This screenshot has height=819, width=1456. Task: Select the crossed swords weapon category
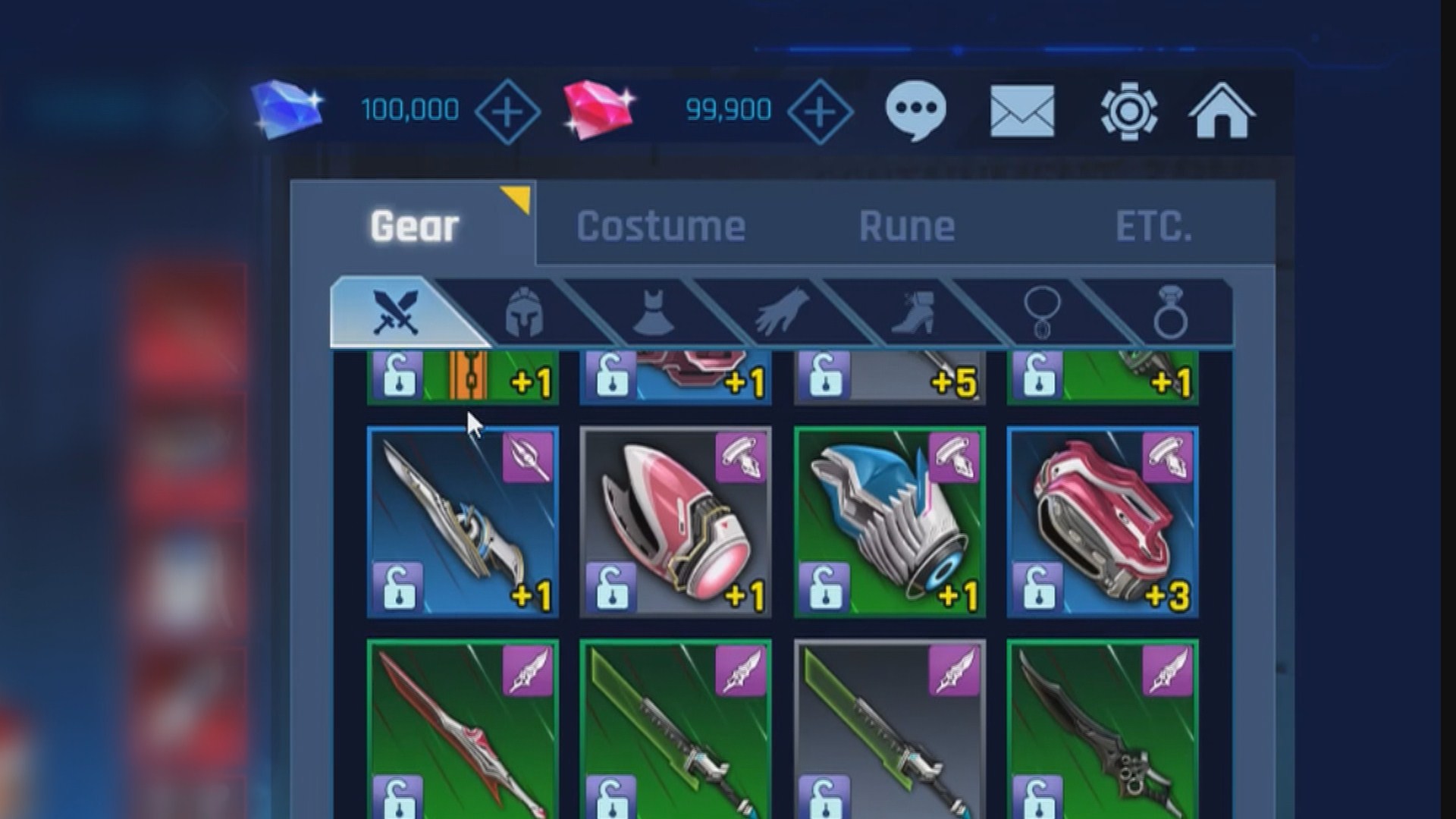pyautogui.click(x=396, y=312)
